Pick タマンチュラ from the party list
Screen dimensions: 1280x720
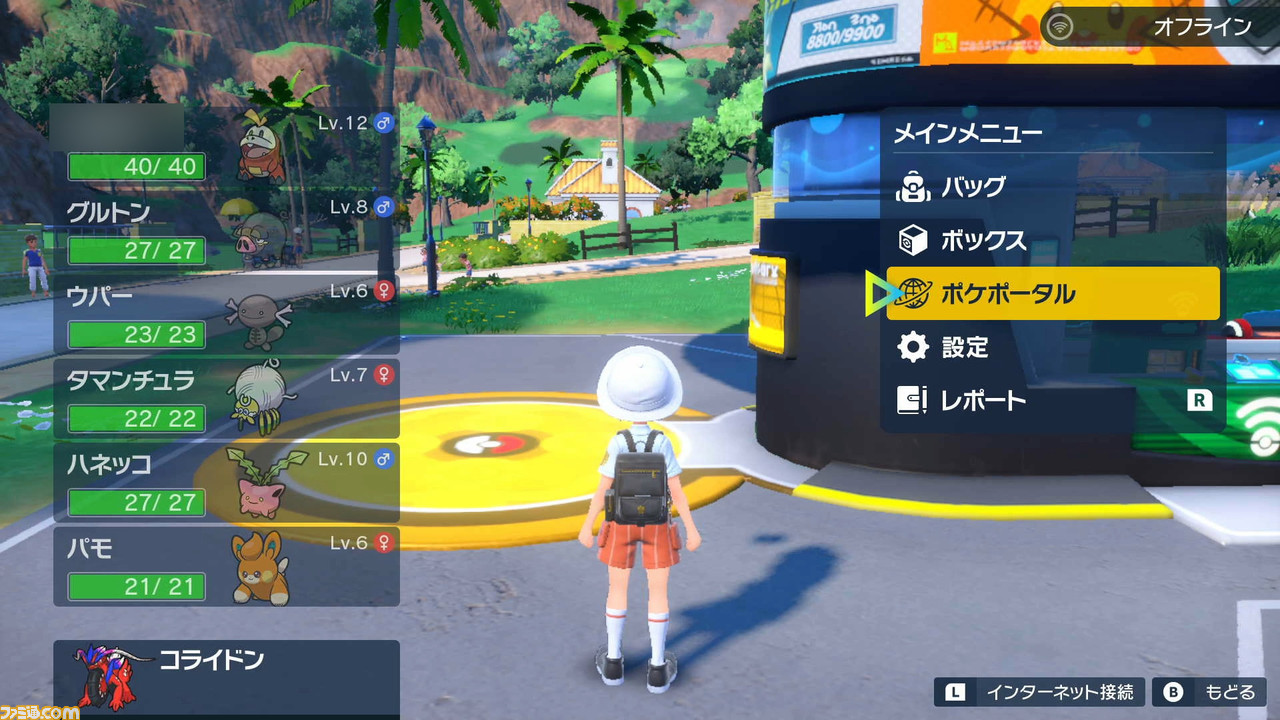pos(226,398)
